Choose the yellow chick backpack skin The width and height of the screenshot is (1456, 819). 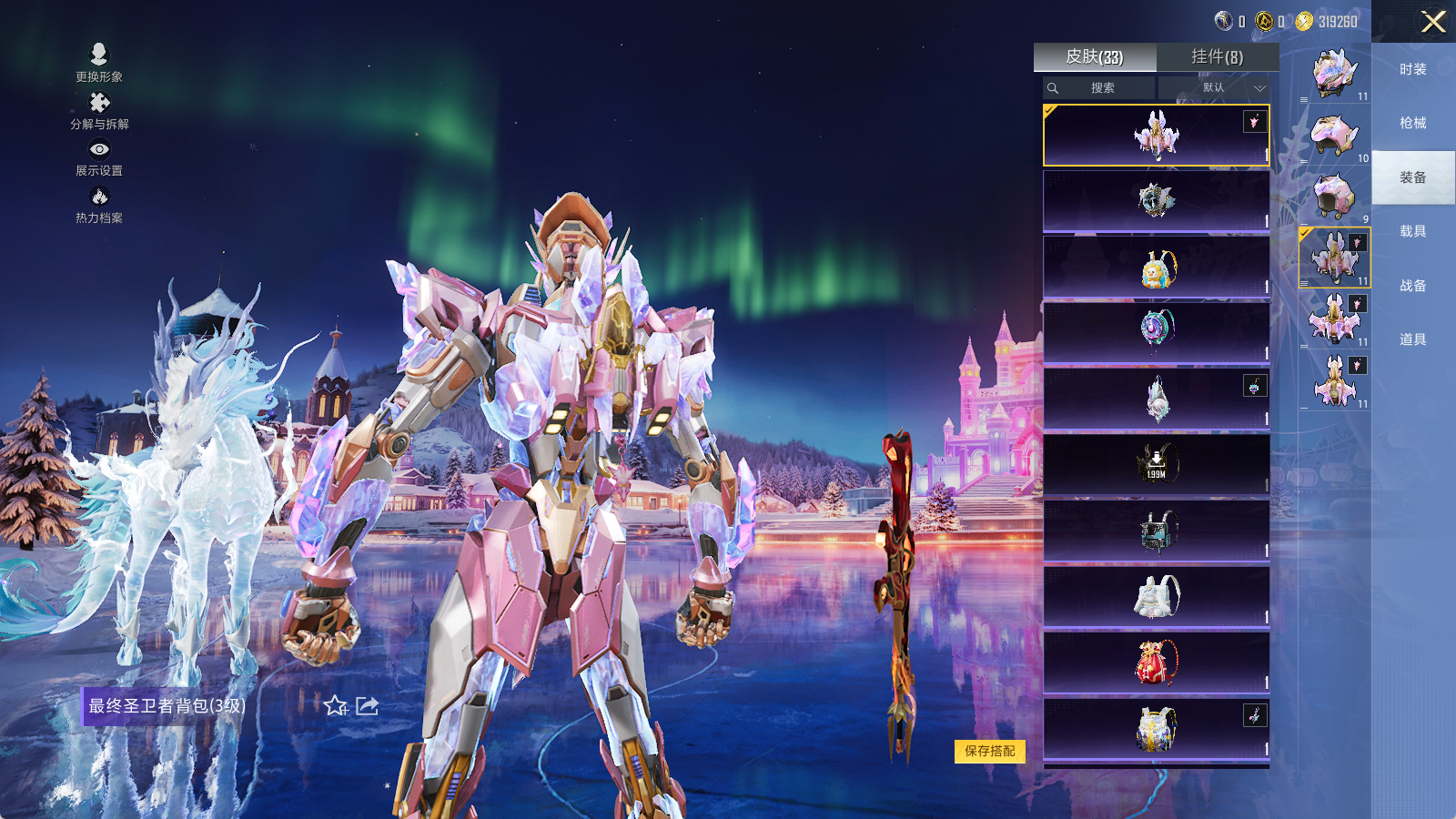pyautogui.click(x=1157, y=268)
